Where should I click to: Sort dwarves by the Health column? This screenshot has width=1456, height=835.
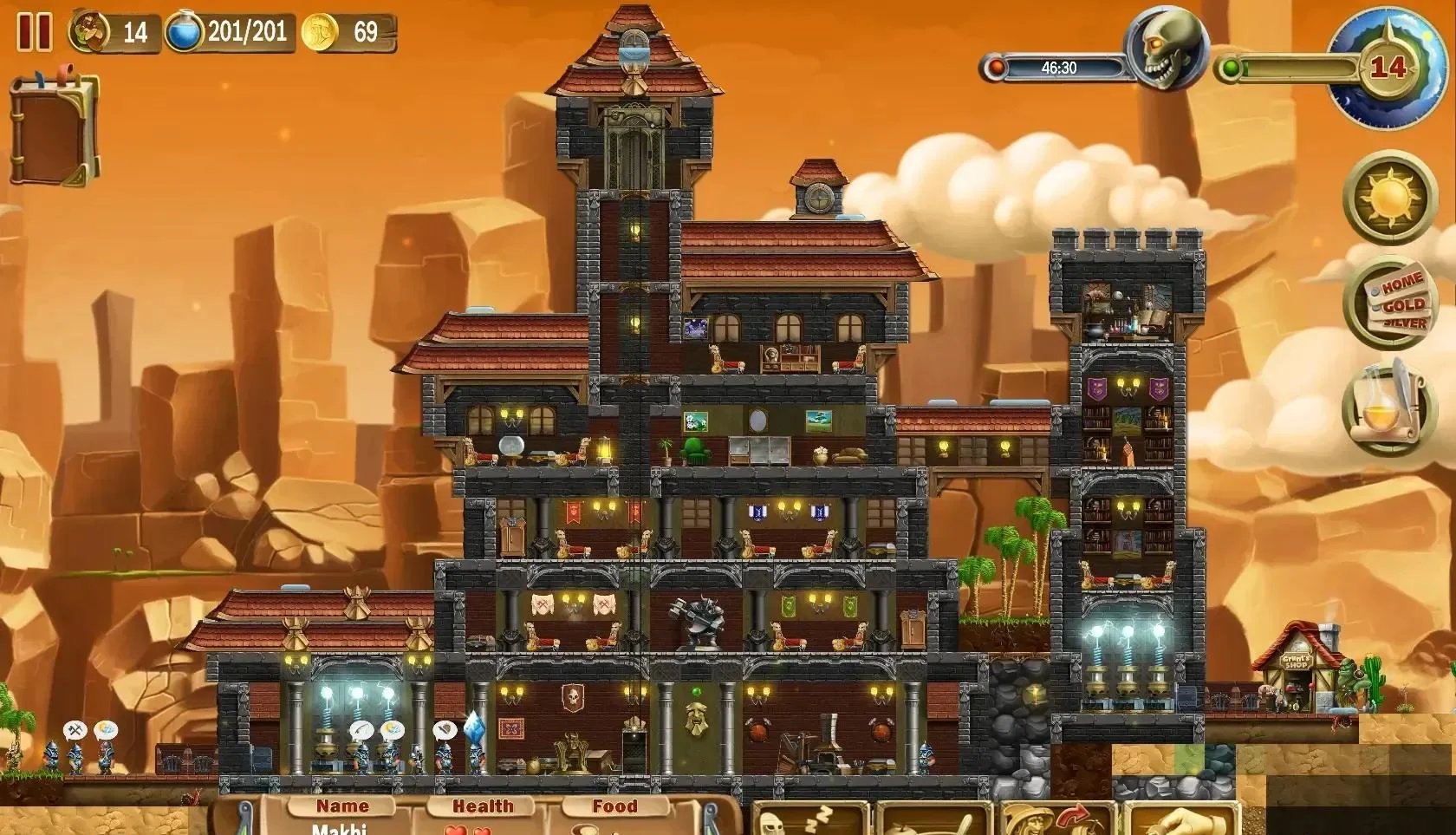click(x=483, y=806)
